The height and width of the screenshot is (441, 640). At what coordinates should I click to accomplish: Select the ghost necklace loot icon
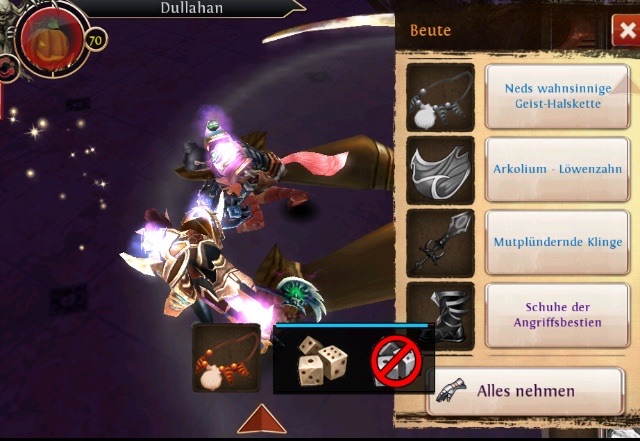(441, 97)
